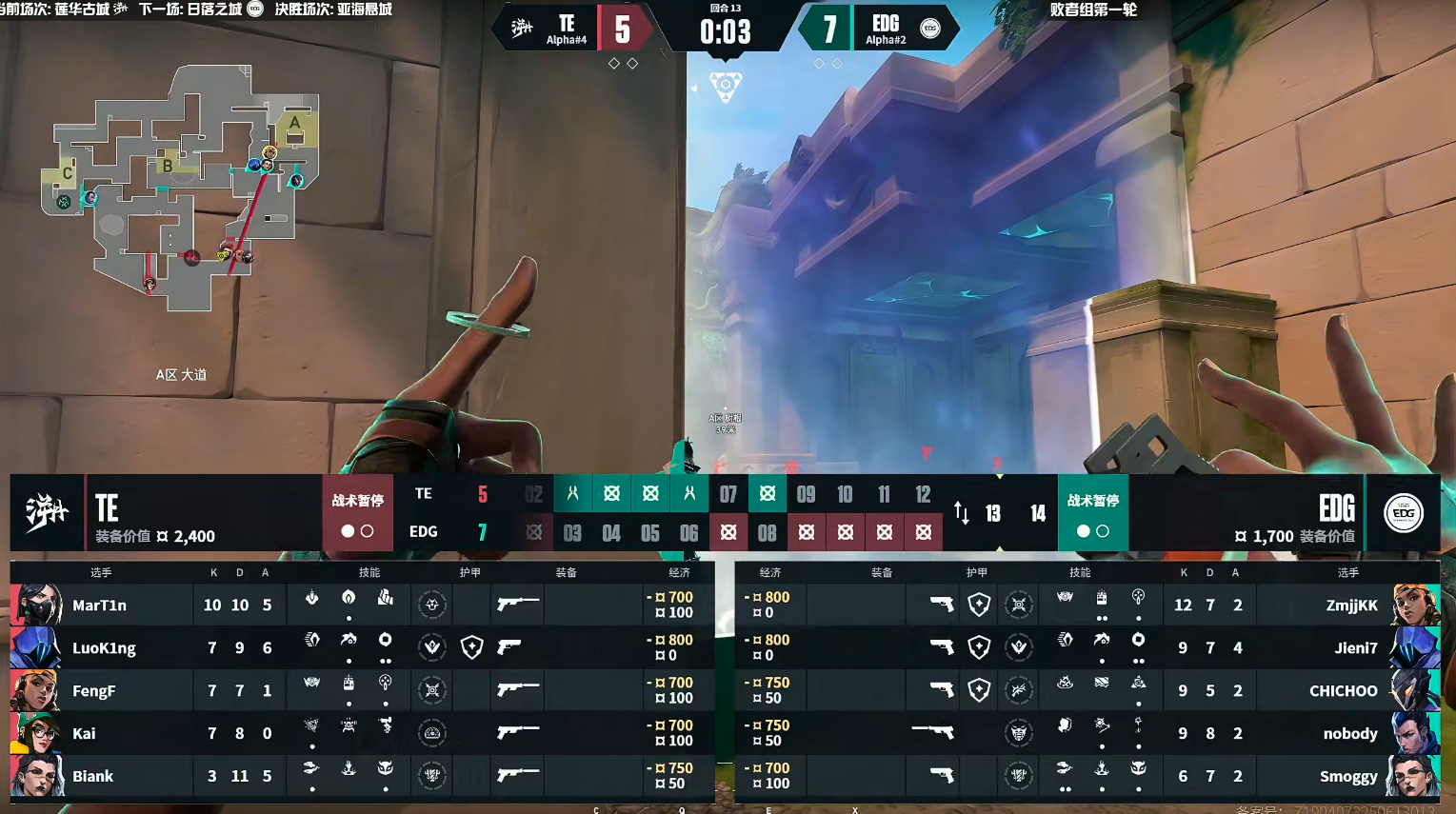Select CHICHOO's player row
This screenshot has width=1456, height=814.
(x=1343, y=691)
